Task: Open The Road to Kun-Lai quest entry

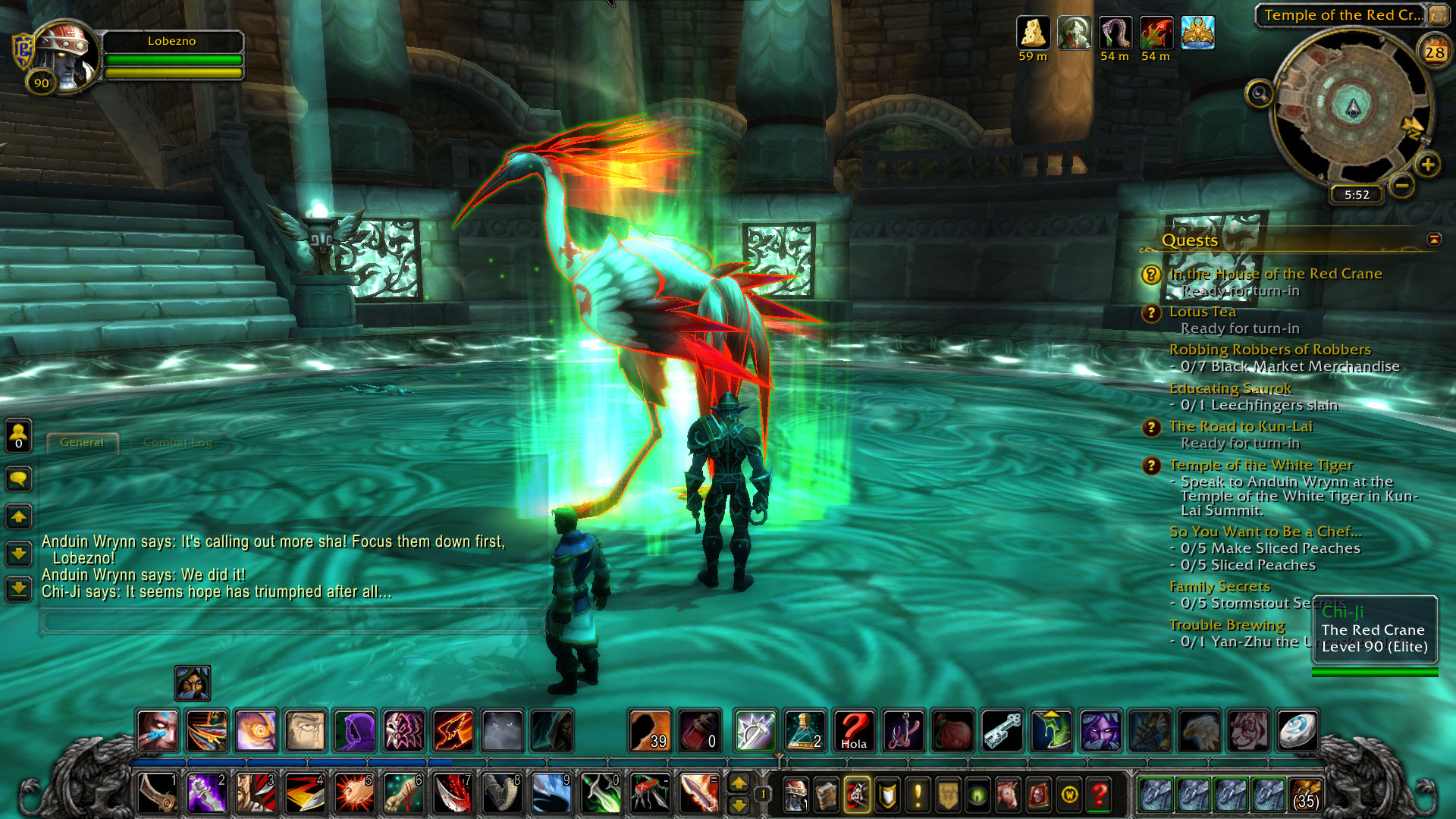Action: pos(1241,426)
